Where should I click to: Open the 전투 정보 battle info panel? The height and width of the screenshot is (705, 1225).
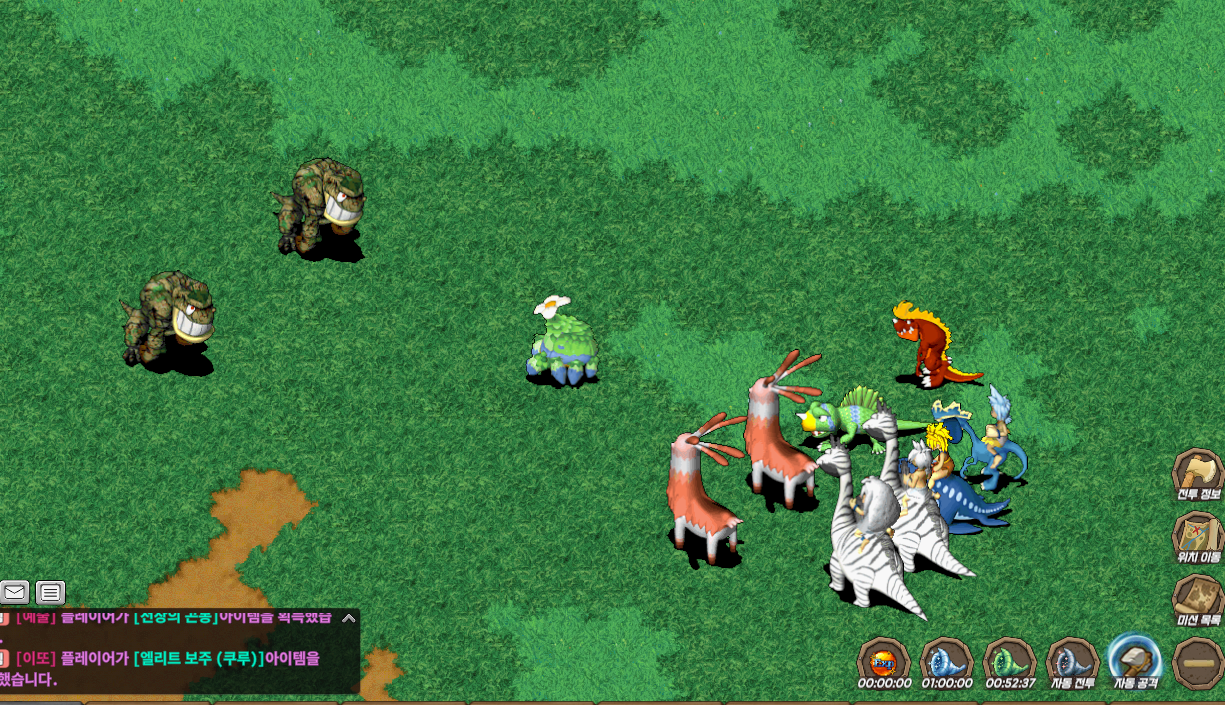click(x=1197, y=474)
